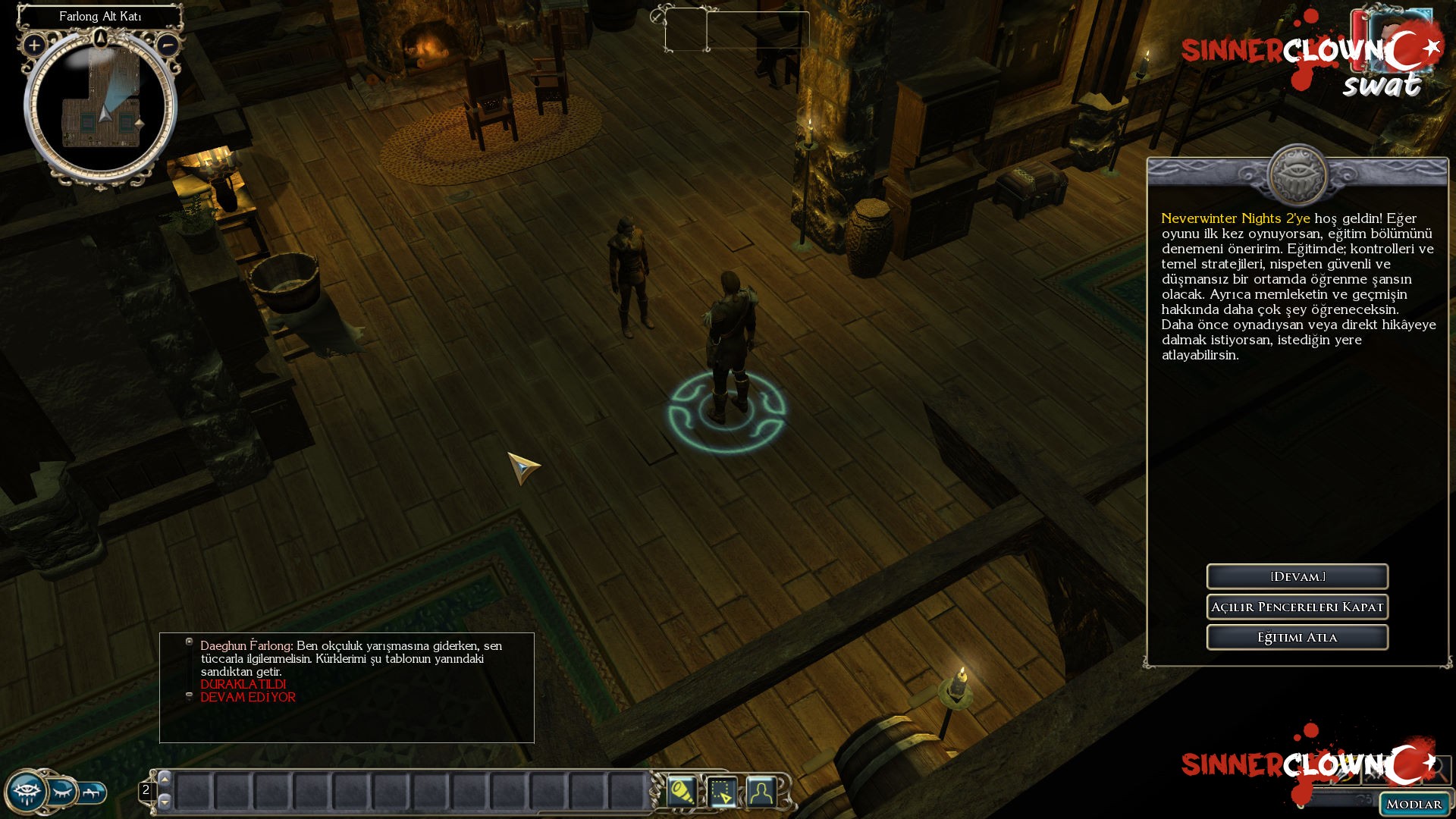Toggle the yellow spyglass mode button
1456x819 pixels.
[x=681, y=792]
